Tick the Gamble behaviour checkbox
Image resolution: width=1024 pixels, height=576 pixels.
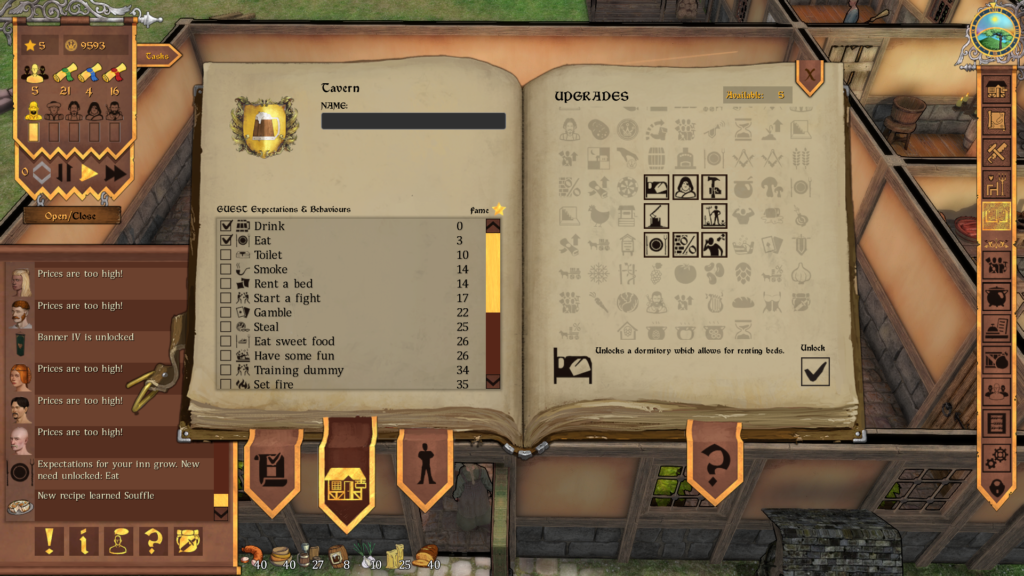pyautogui.click(x=226, y=313)
